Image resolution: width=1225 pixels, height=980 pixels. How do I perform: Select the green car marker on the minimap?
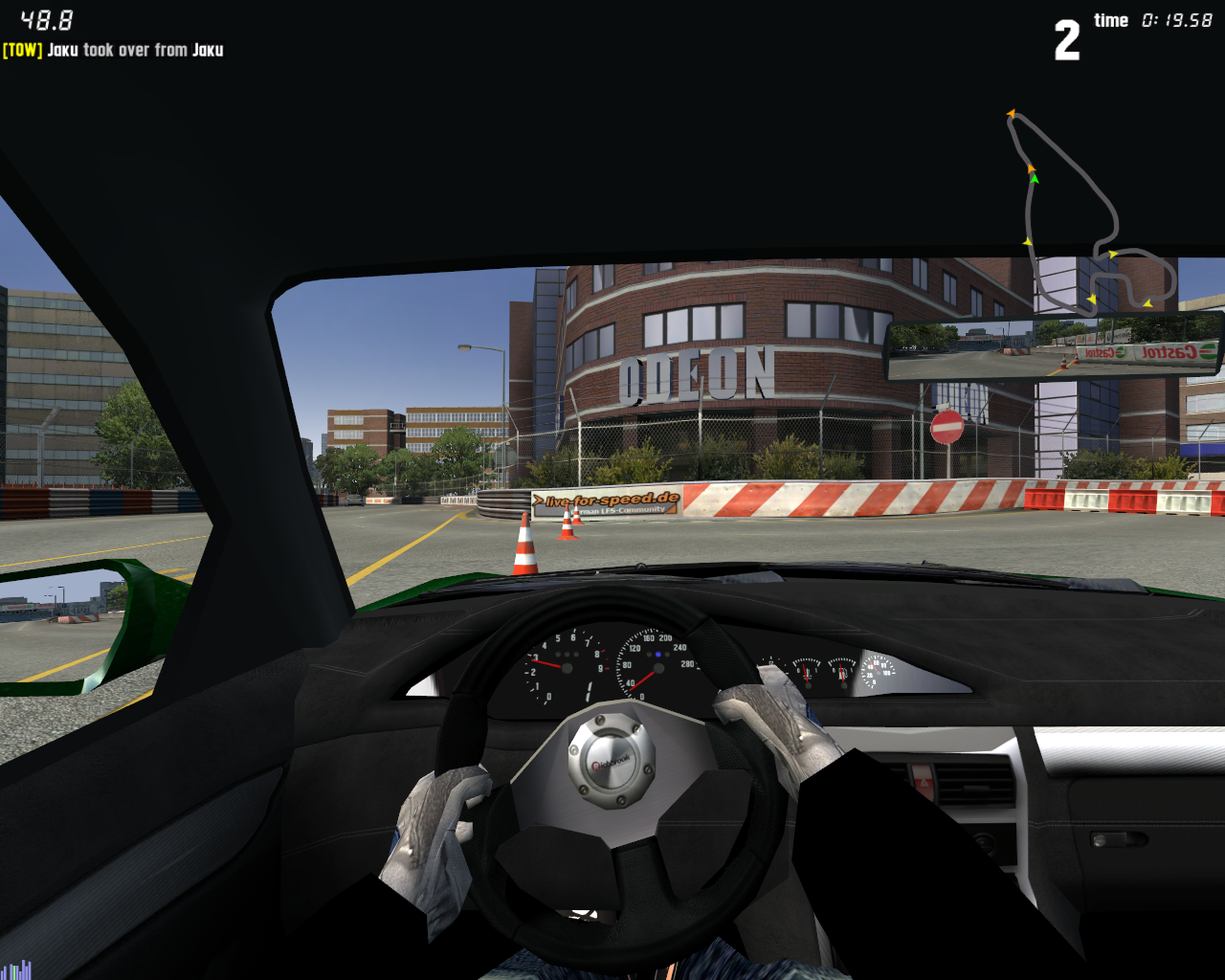1034,178
